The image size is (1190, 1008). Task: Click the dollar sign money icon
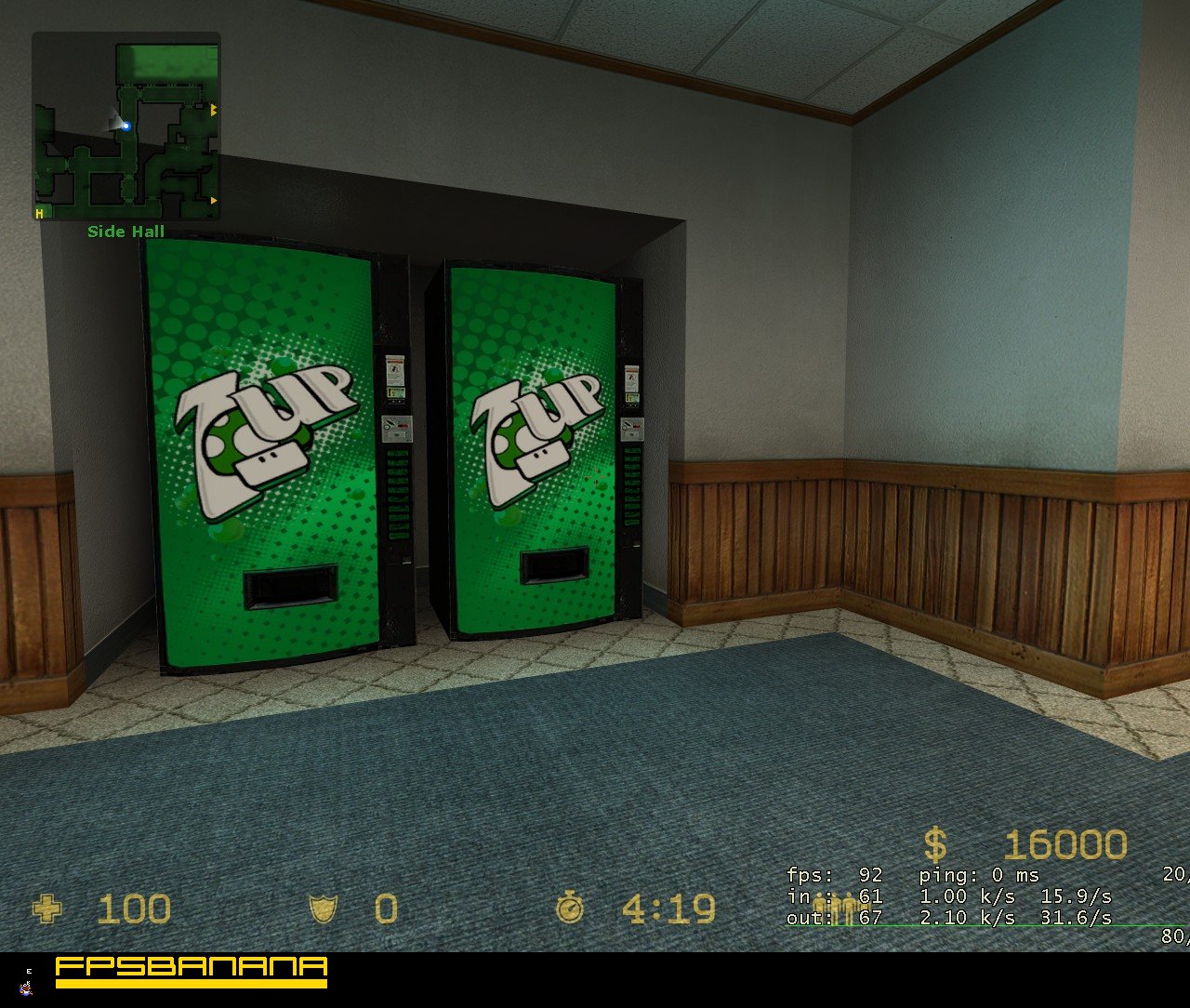[x=936, y=845]
